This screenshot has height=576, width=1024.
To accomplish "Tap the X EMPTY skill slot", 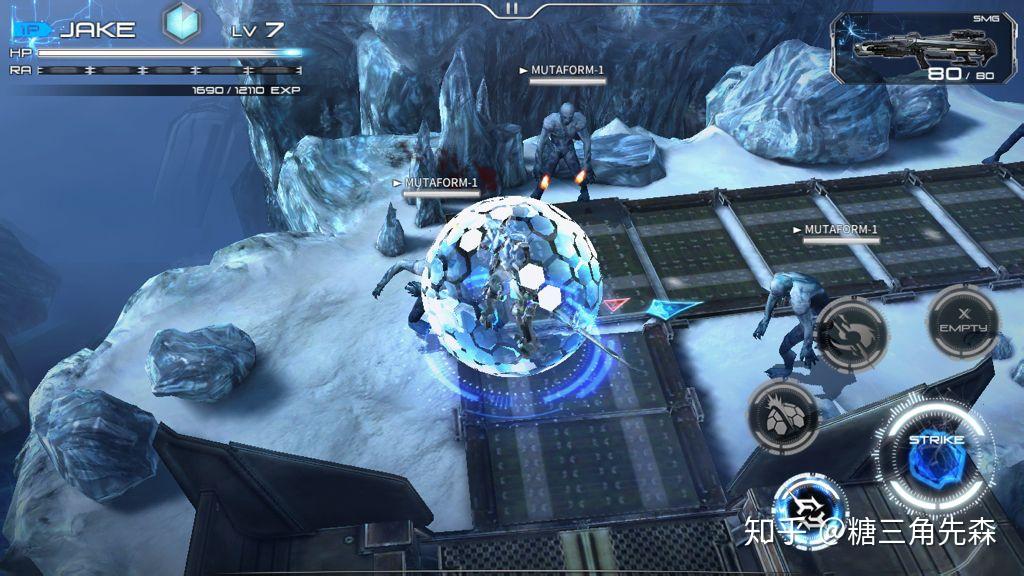I will click(962, 322).
